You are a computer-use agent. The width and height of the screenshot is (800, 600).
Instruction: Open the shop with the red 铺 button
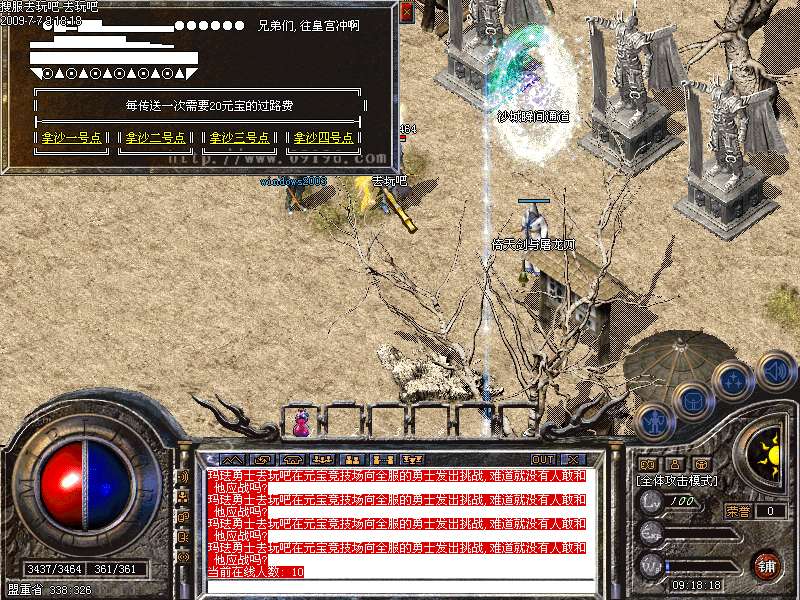point(767,564)
